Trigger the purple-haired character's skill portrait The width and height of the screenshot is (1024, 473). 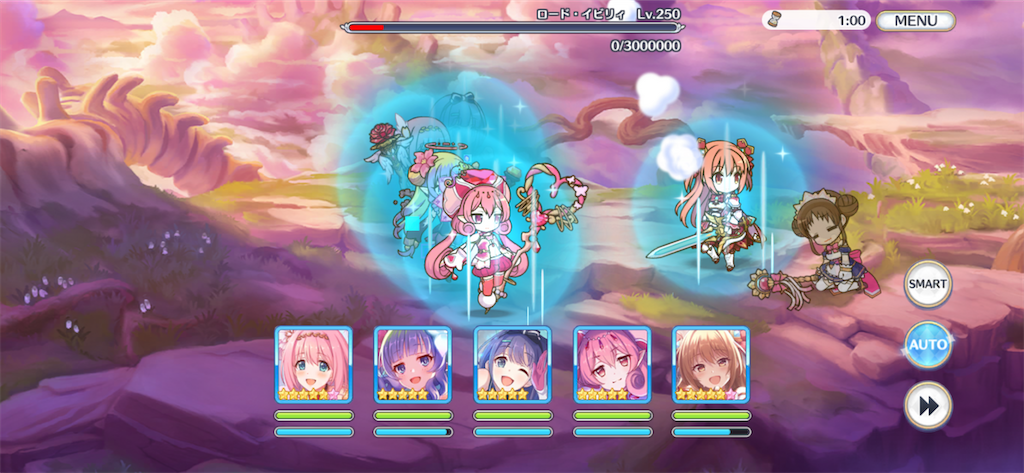413,365
